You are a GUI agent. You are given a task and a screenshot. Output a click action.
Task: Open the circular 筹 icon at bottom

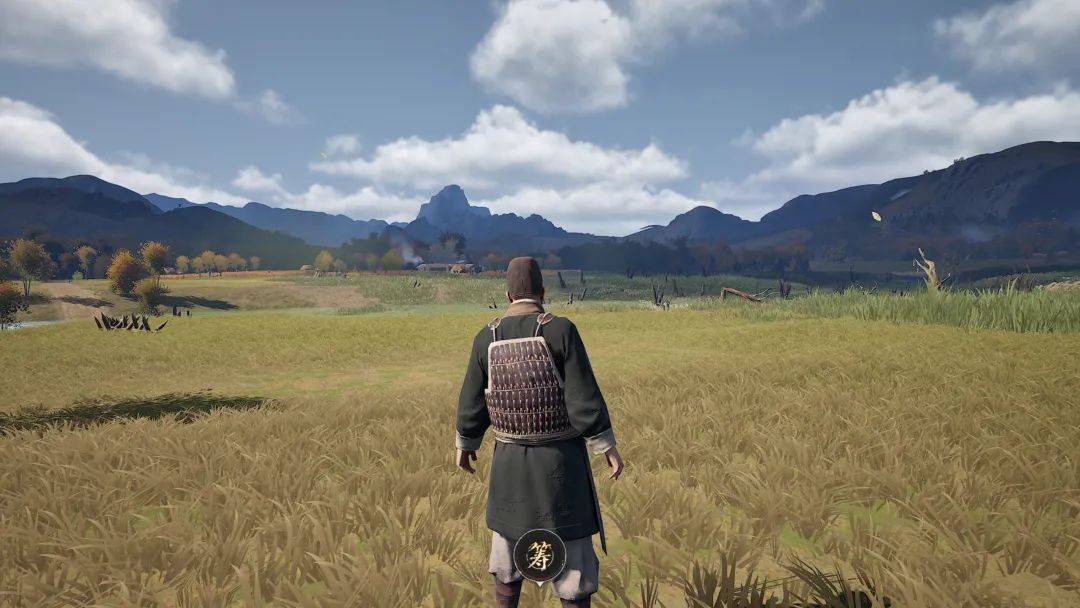(540, 555)
